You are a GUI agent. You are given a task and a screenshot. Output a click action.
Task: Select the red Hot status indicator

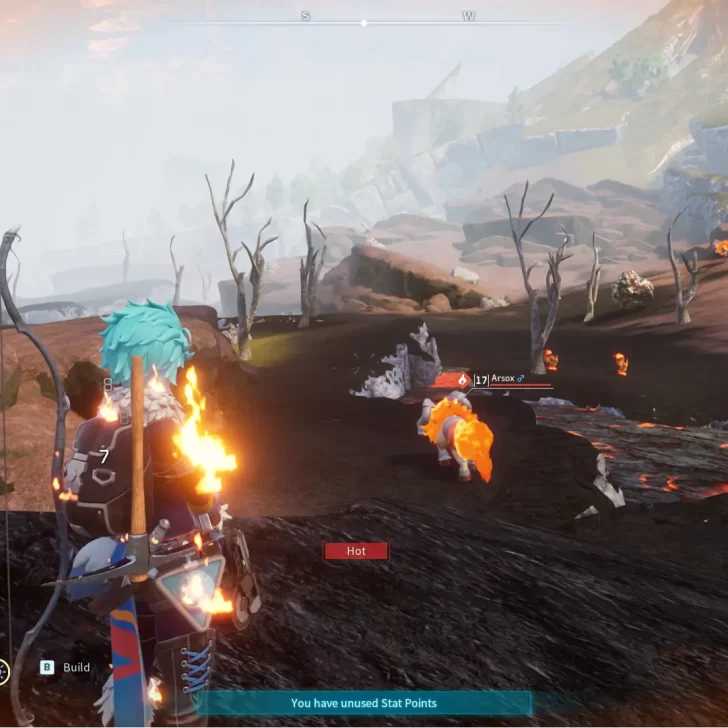tap(355, 551)
